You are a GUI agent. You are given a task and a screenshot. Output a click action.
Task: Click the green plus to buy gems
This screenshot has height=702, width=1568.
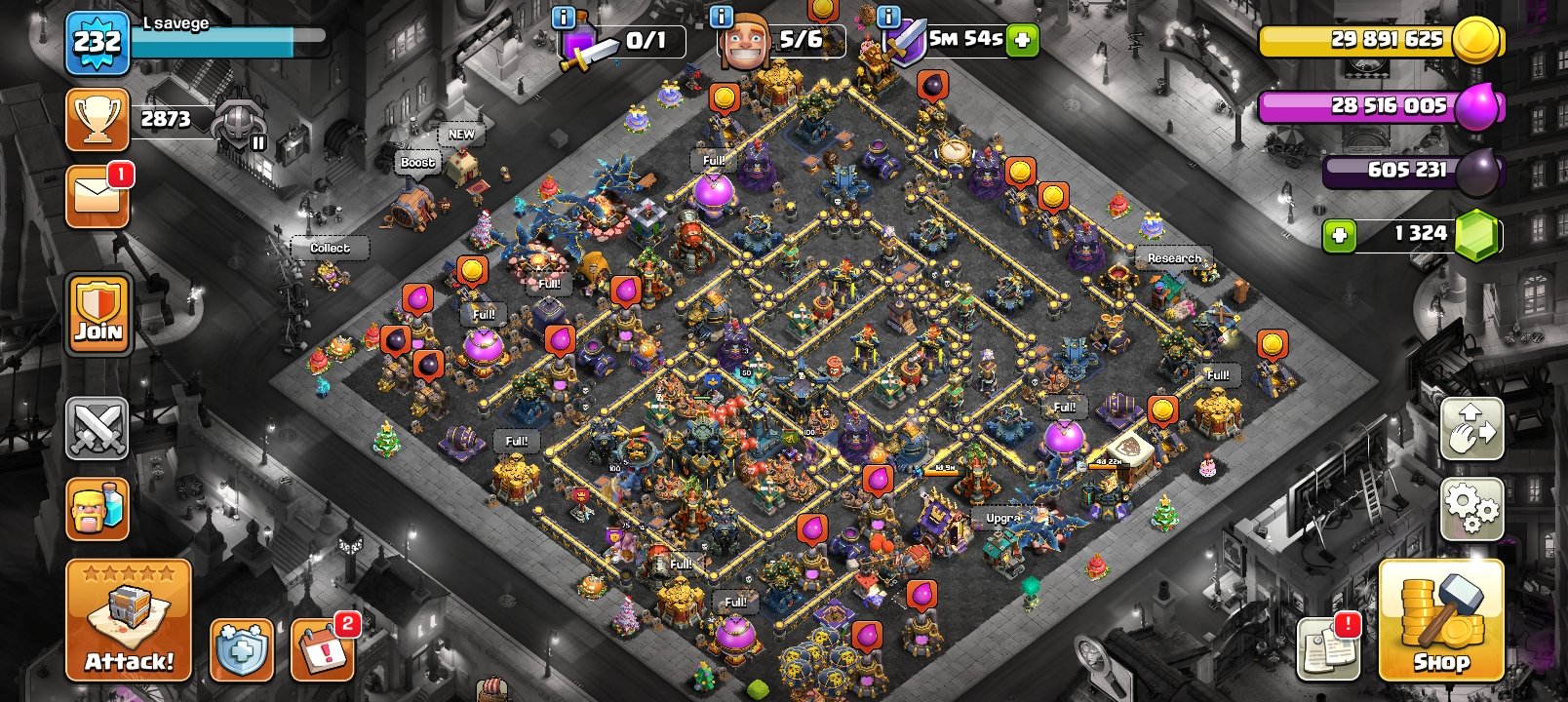(1339, 234)
